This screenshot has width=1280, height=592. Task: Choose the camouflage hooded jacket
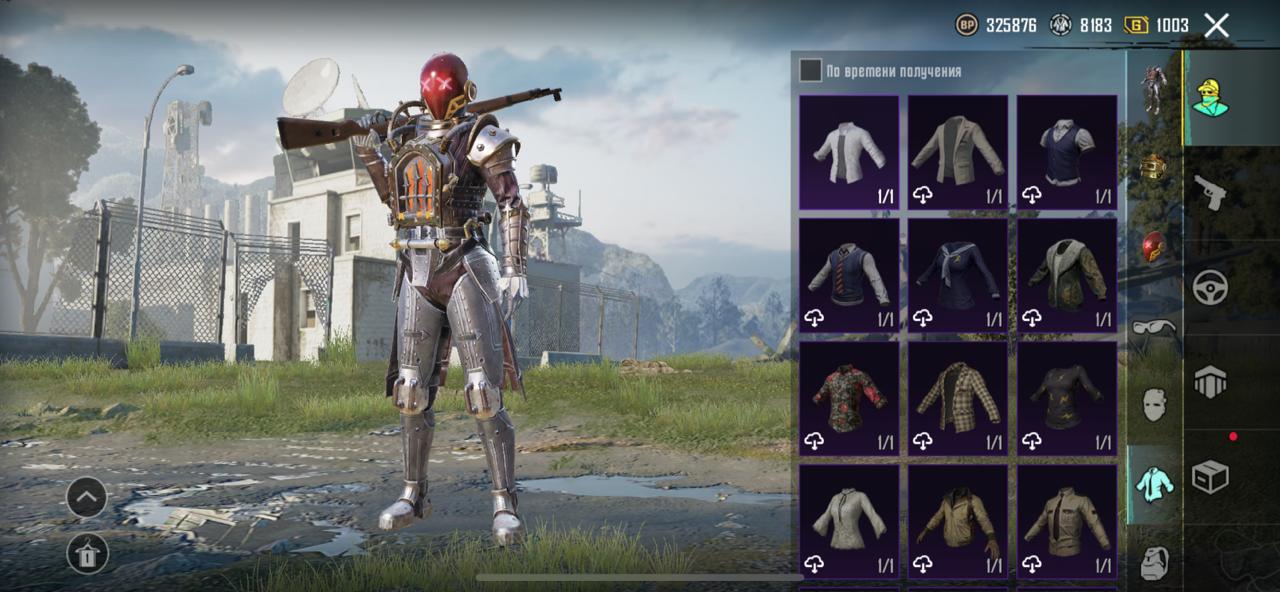[1067, 275]
